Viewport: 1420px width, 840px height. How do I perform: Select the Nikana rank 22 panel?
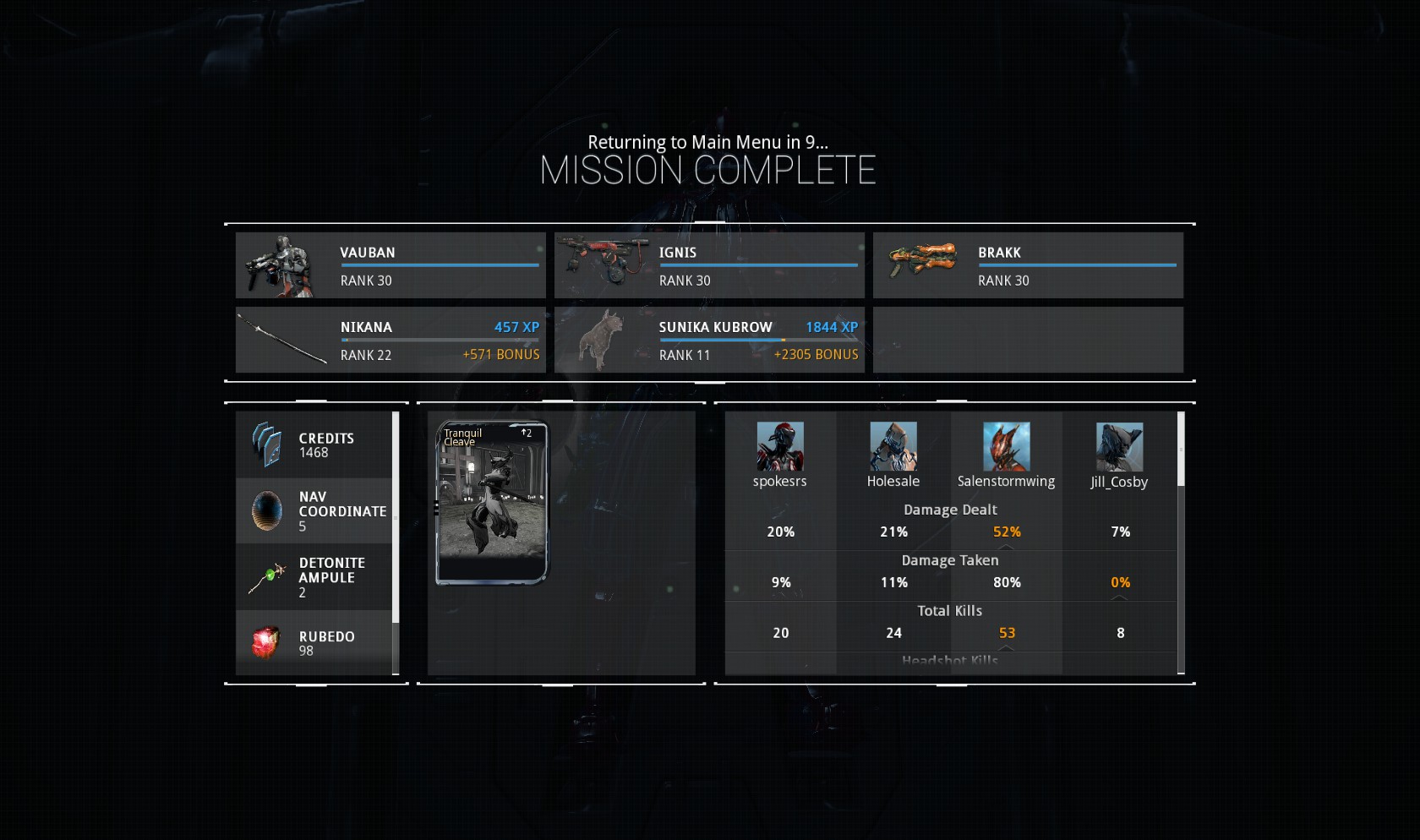point(390,340)
